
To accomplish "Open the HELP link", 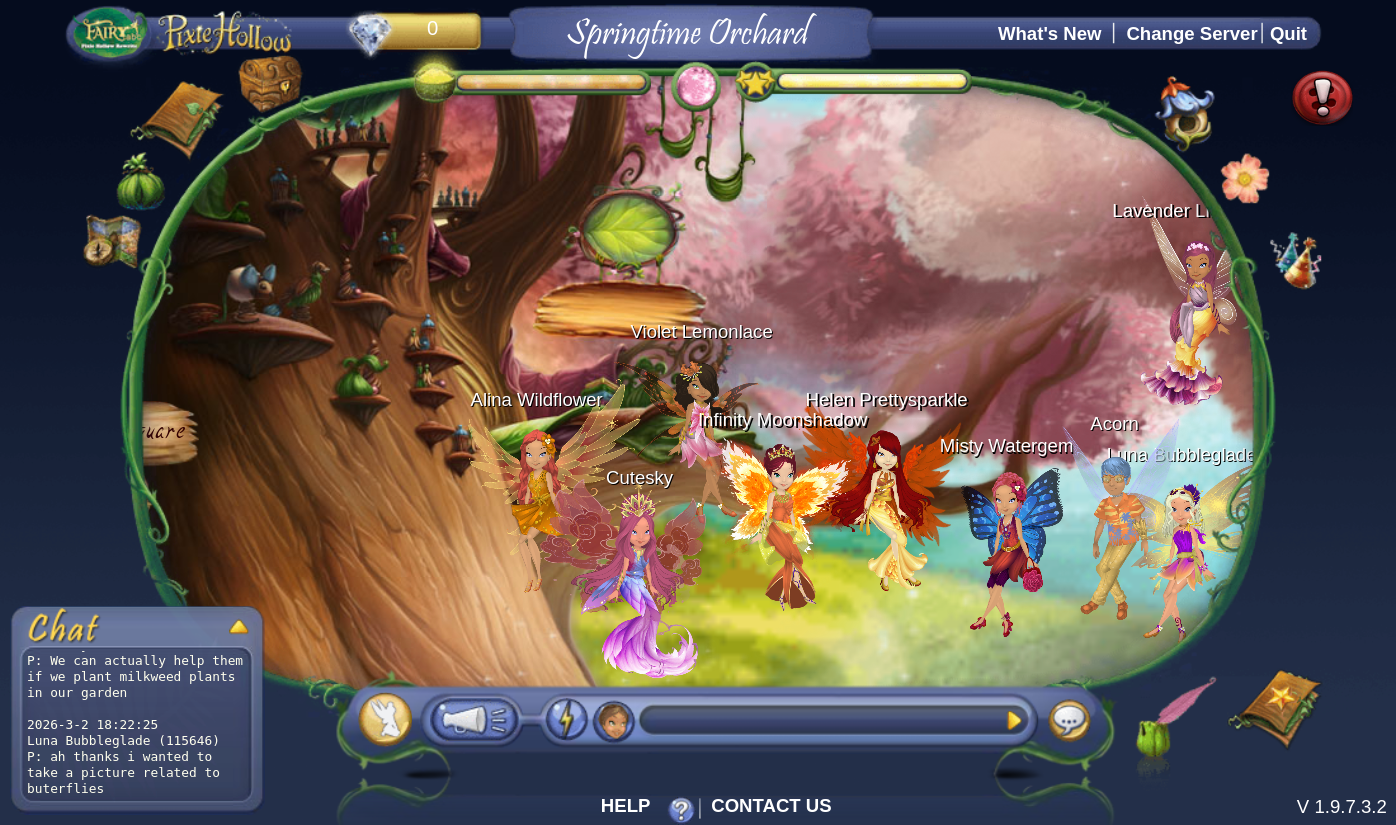I will tap(625, 806).
